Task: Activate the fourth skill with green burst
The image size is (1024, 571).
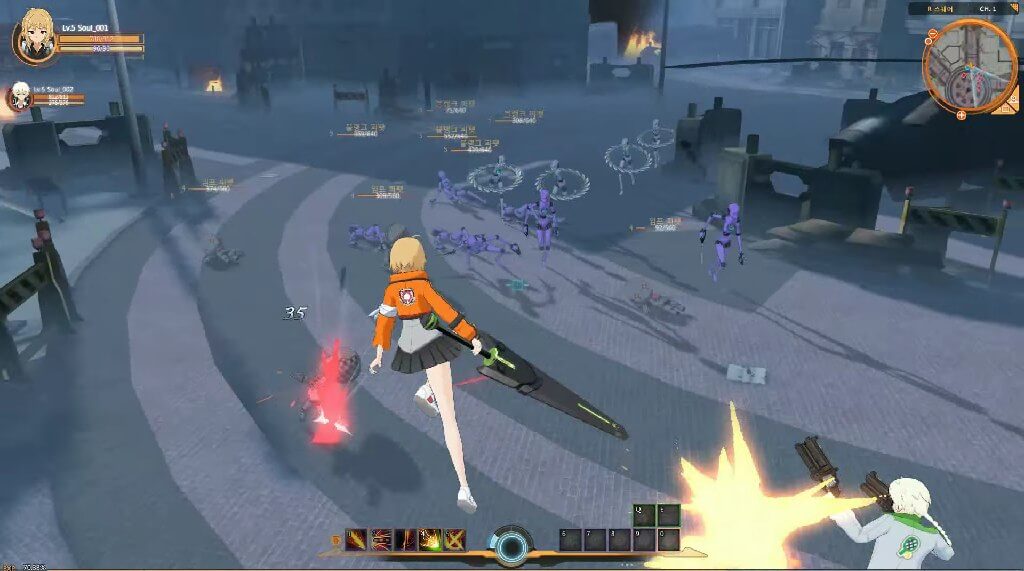Action: click(x=431, y=540)
